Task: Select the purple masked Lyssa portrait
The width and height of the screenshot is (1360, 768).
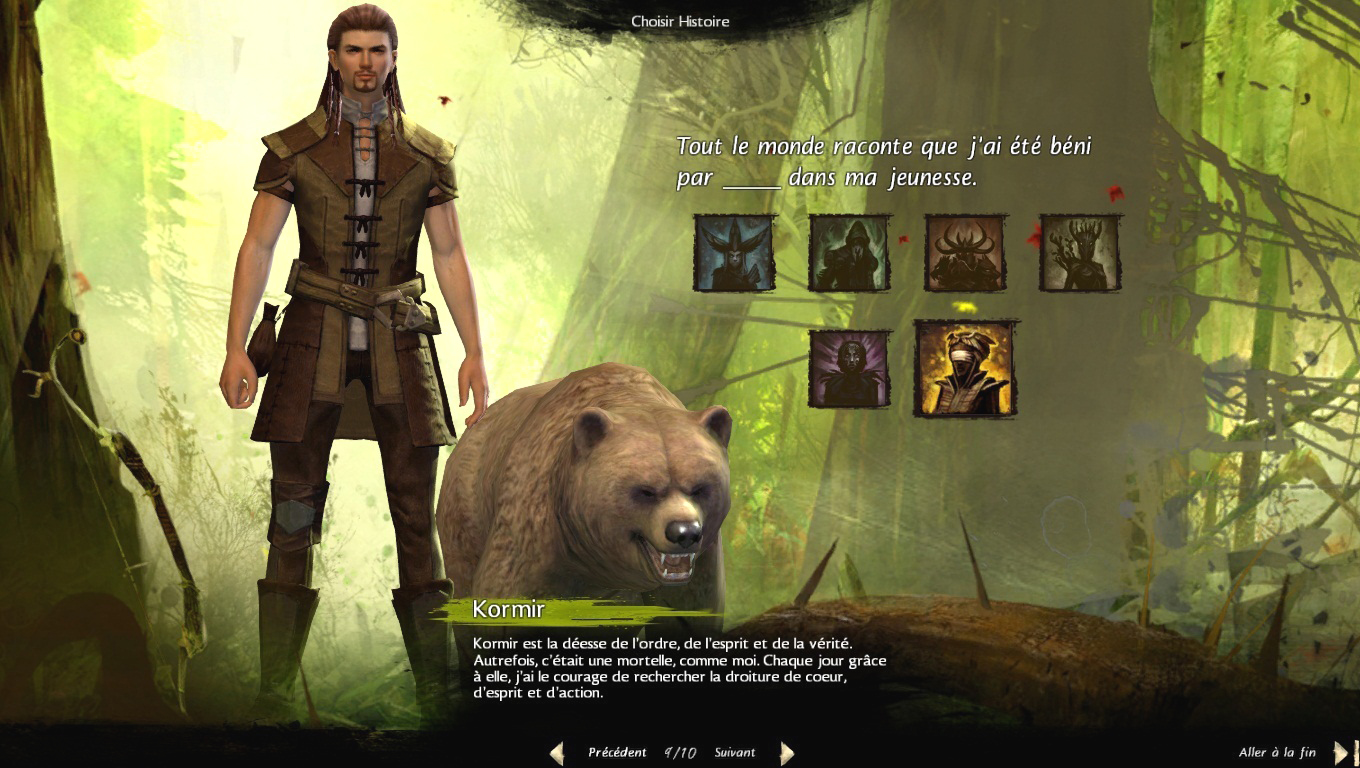Action: coord(849,369)
